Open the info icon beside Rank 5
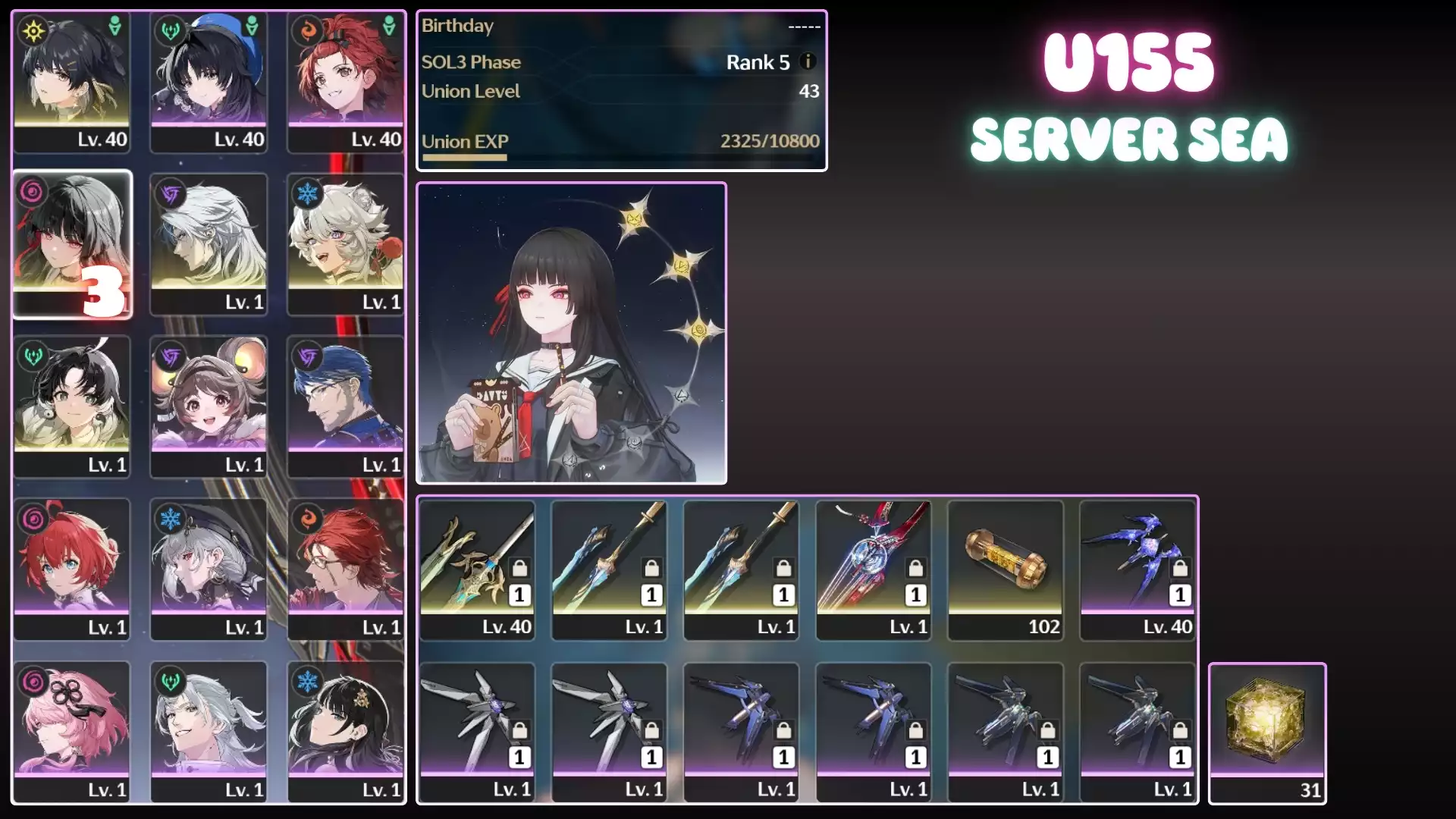This screenshot has width=1456, height=819. click(x=808, y=61)
